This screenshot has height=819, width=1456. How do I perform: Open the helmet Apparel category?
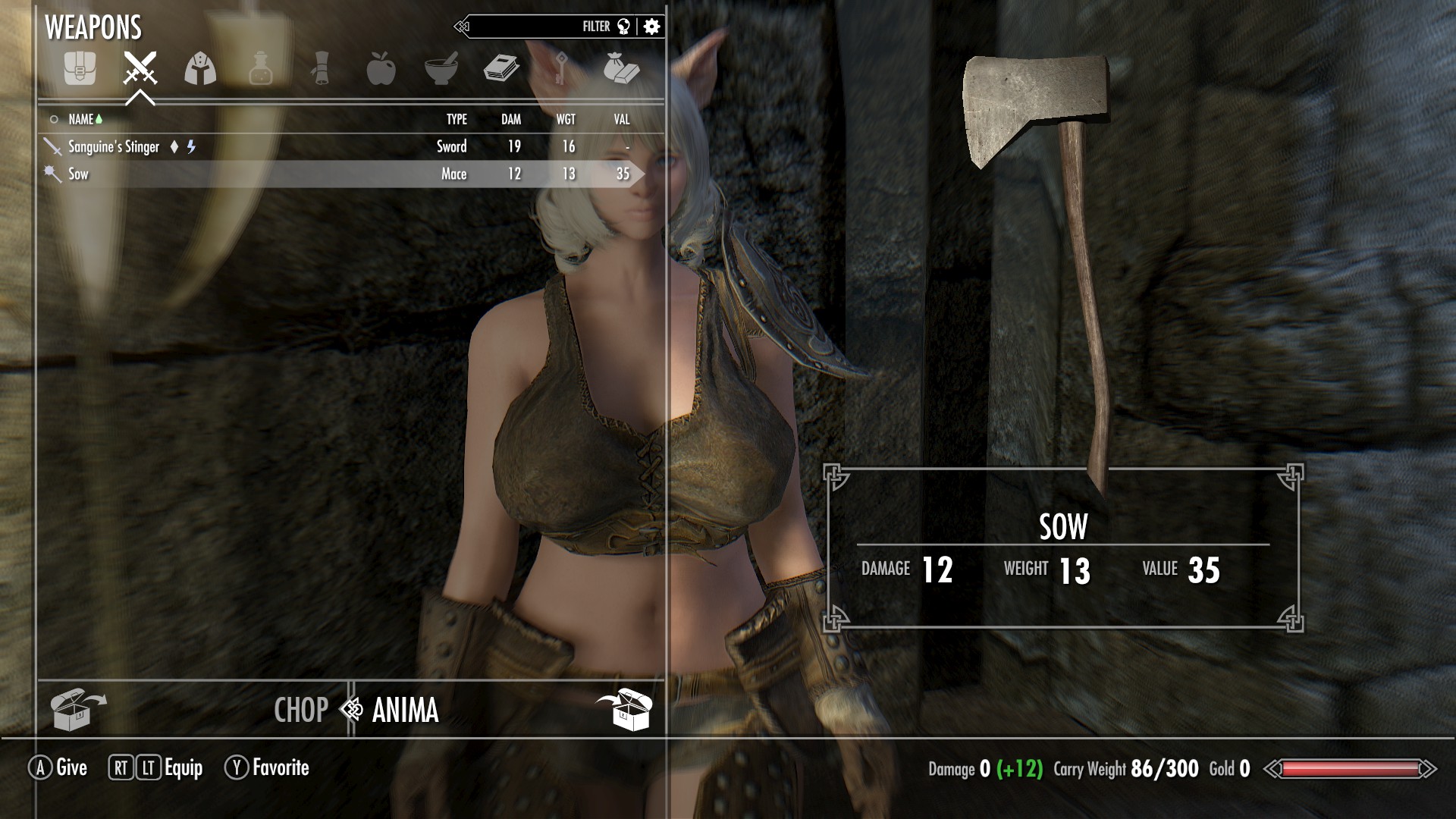pyautogui.click(x=200, y=70)
